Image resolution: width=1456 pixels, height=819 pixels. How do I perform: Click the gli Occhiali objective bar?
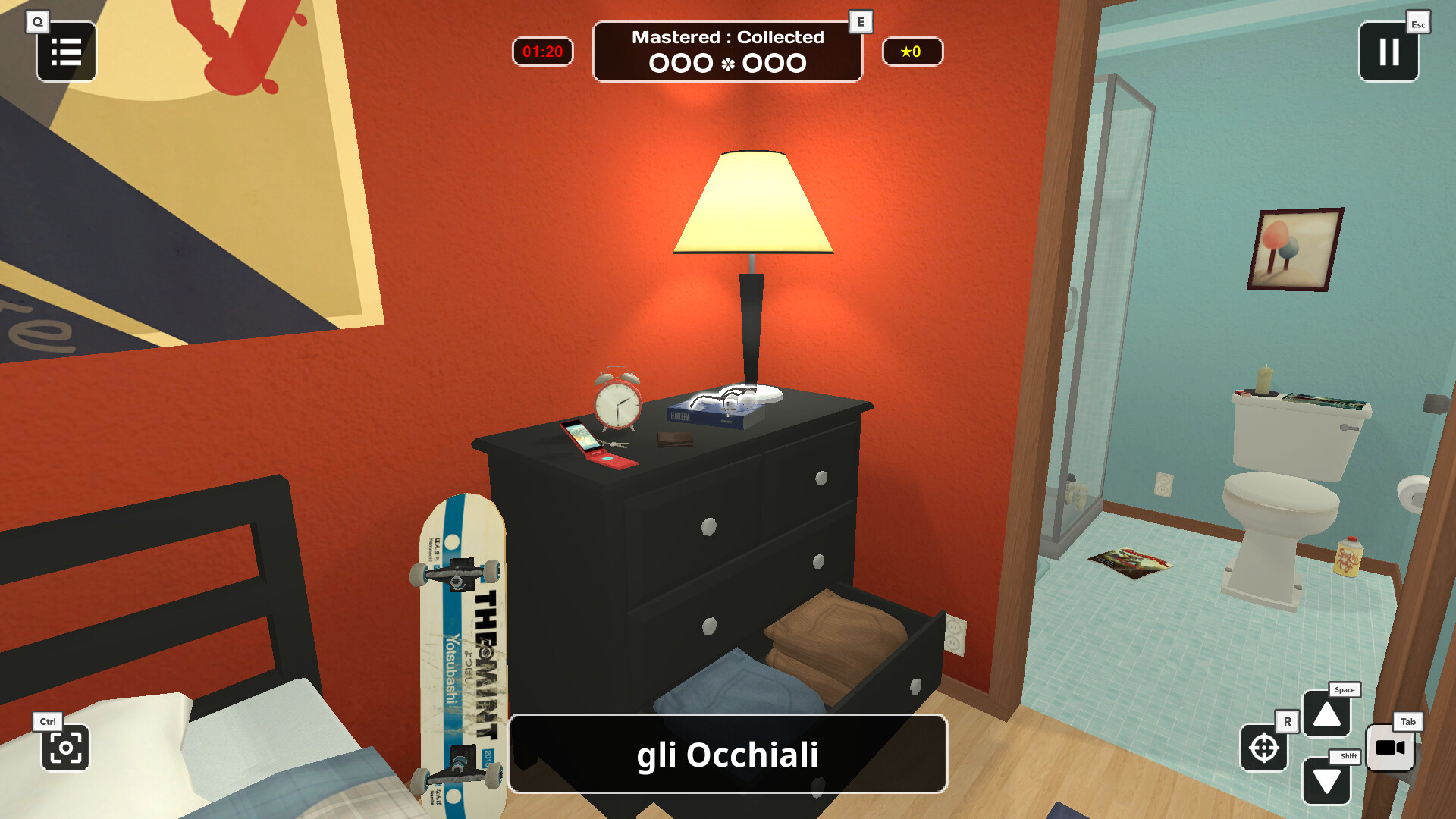coord(728,755)
